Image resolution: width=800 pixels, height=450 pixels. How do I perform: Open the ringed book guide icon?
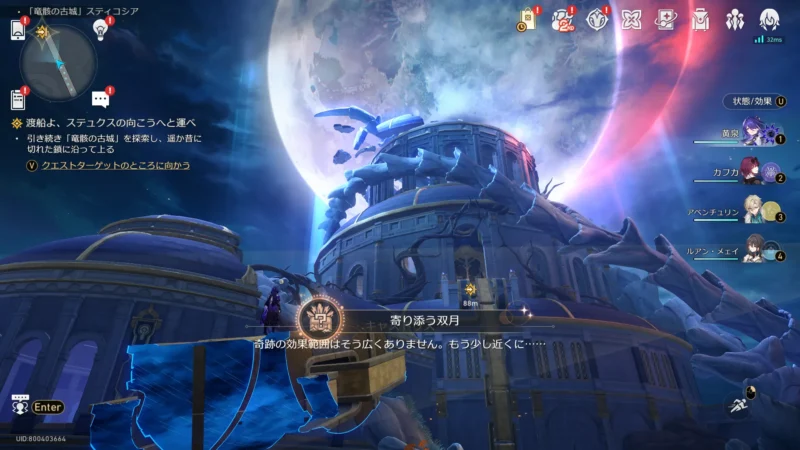tap(665, 19)
